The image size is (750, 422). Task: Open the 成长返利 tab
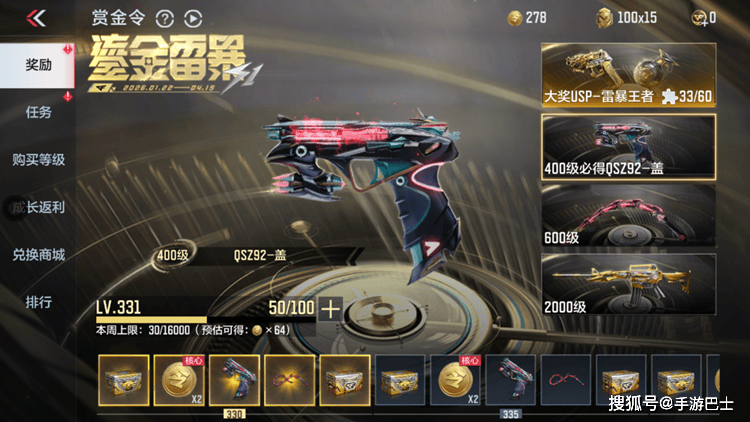[x=39, y=207]
